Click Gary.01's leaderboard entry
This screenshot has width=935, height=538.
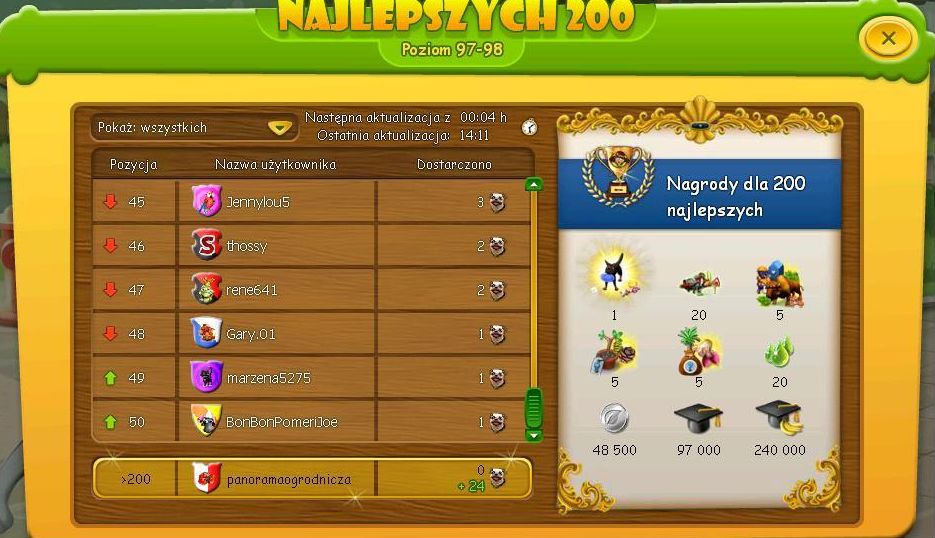(312, 334)
